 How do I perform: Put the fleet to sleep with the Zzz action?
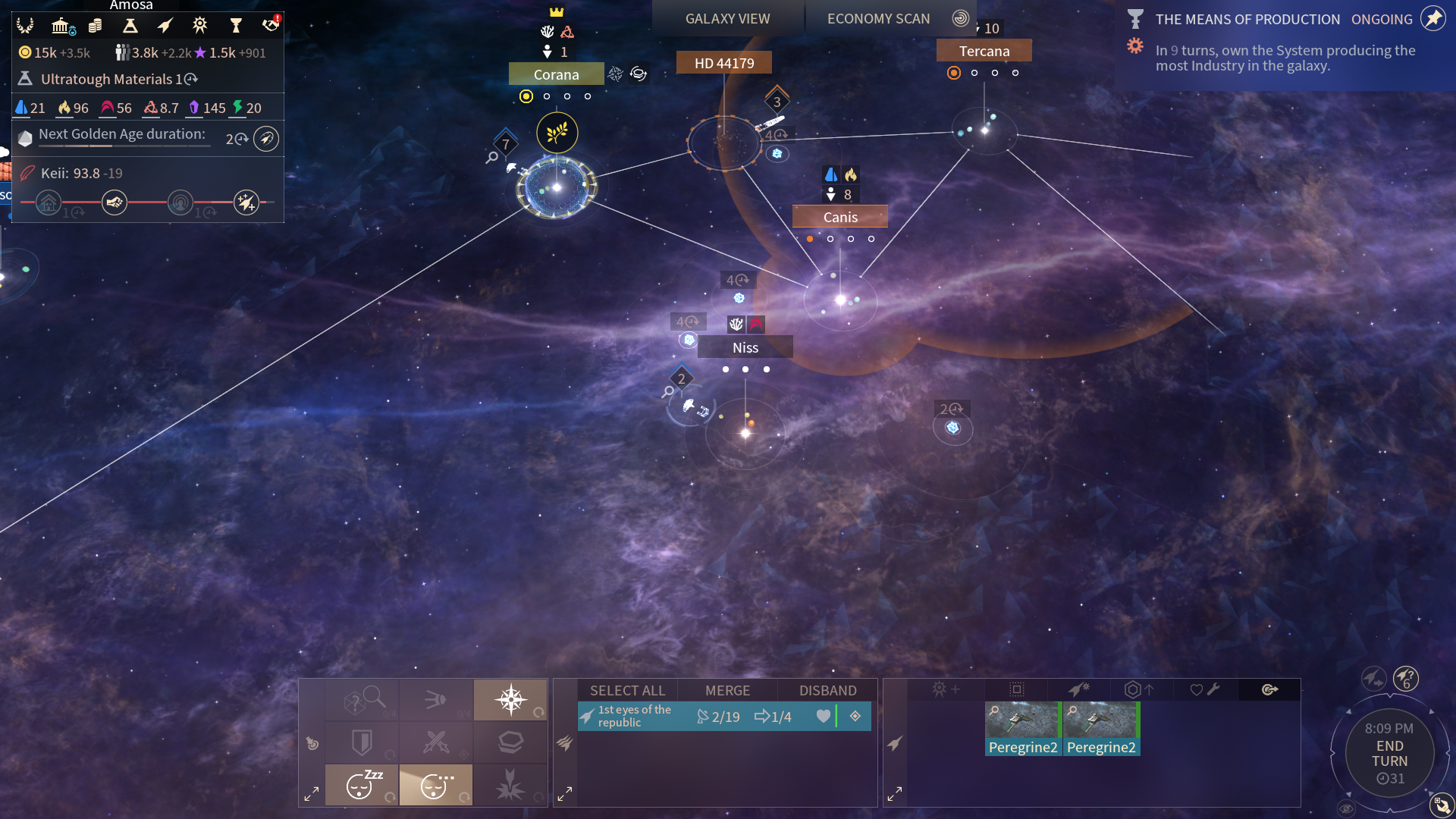(362, 785)
